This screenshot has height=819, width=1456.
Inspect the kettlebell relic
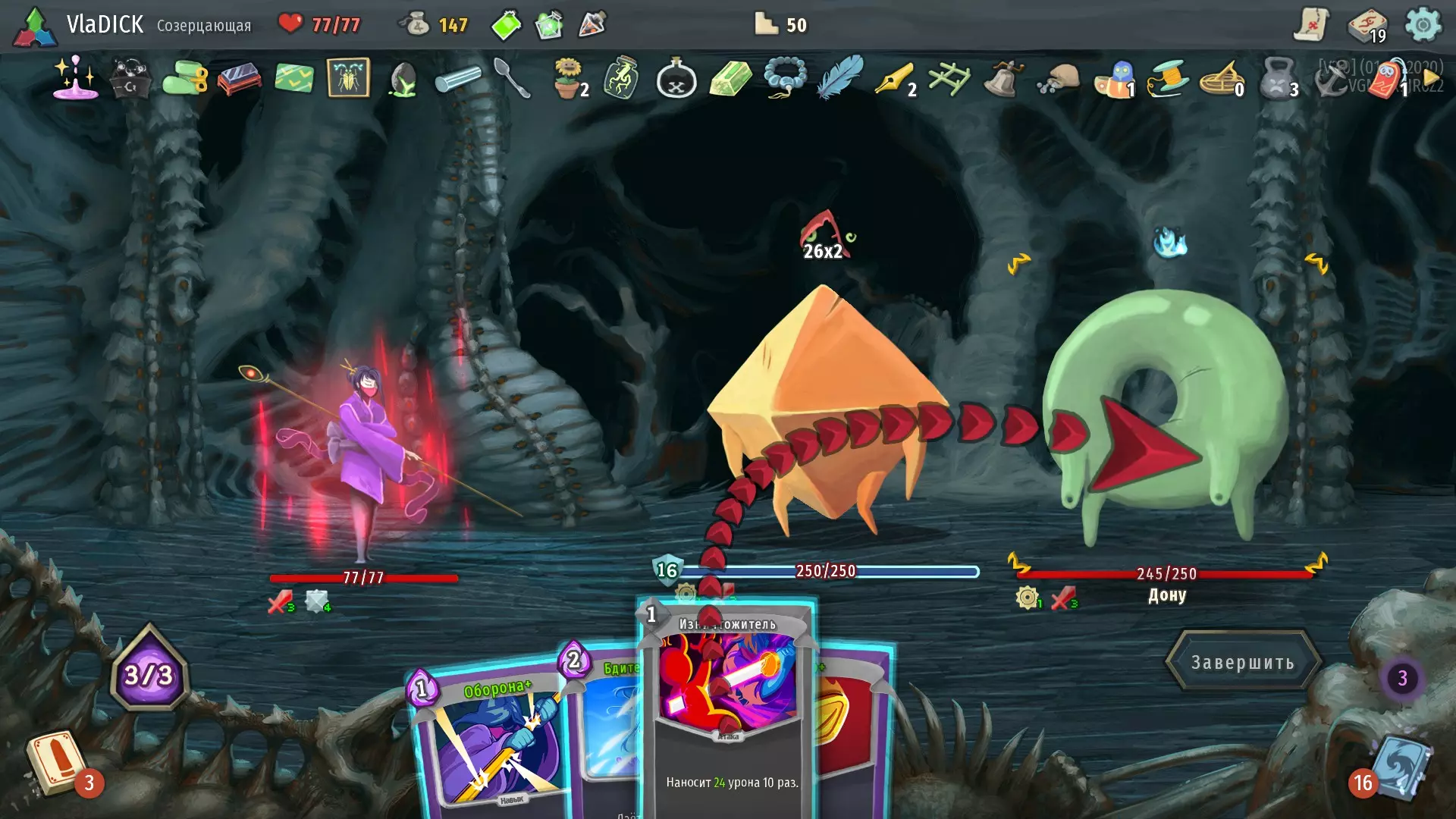point(1278,78)
